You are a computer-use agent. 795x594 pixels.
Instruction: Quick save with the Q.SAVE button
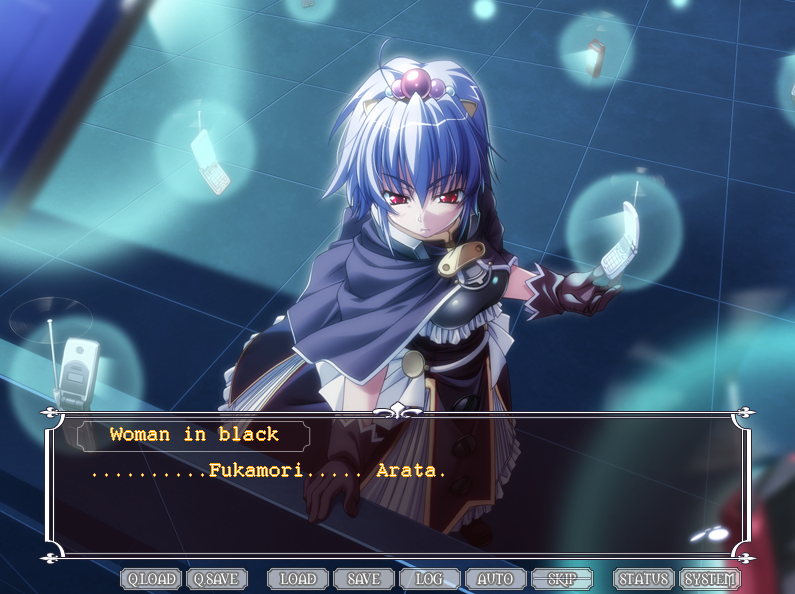[217, 579]
